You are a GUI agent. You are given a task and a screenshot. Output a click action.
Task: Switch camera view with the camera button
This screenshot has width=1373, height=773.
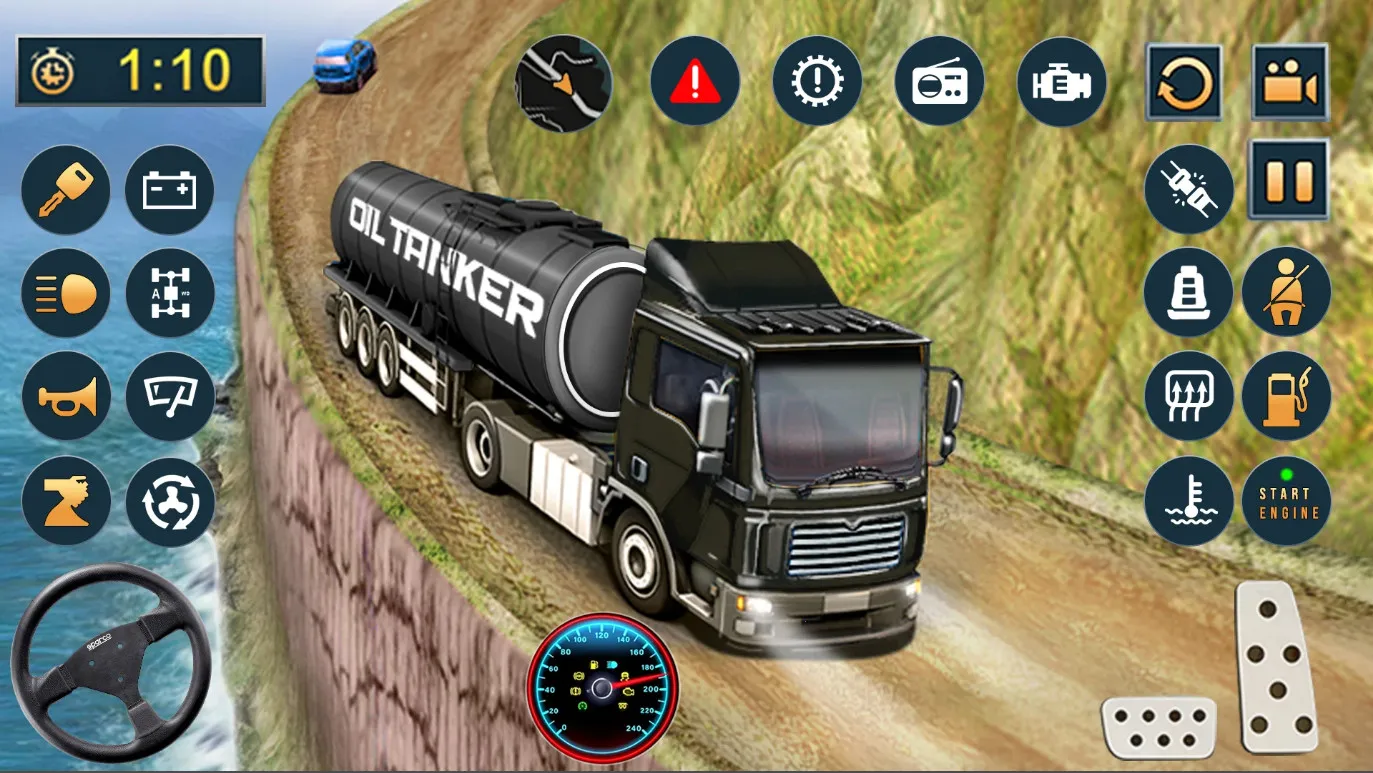click(1291, 82)
